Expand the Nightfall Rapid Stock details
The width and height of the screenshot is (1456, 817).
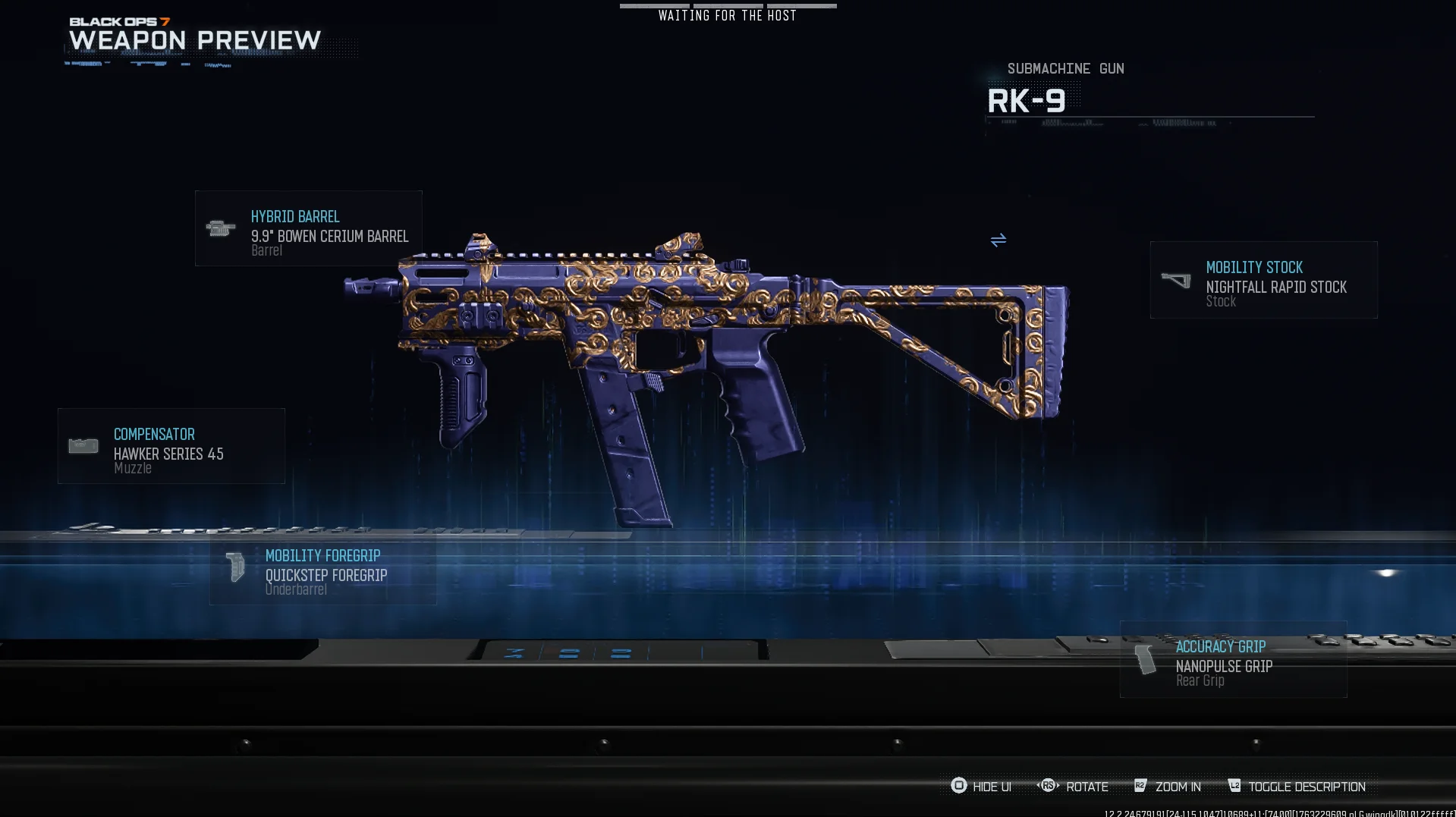coord(1263,279)
